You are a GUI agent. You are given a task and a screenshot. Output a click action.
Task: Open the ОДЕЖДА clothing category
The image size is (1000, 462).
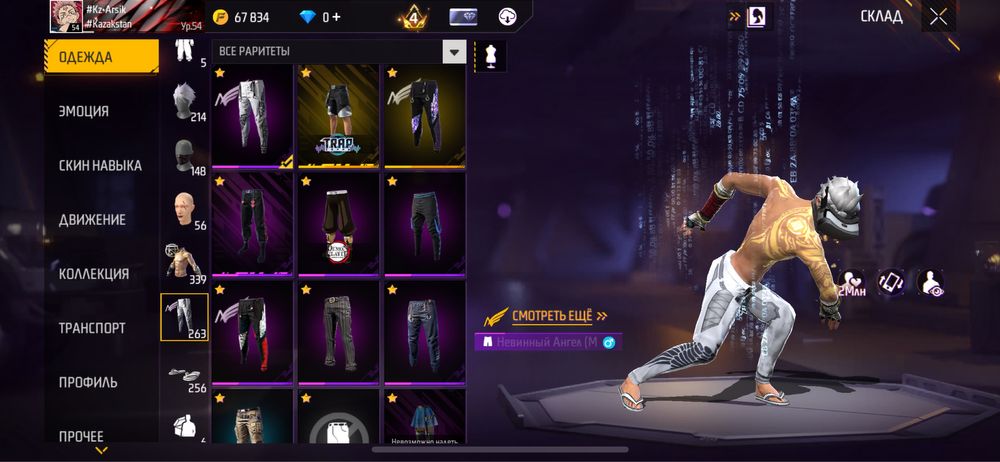tap(101, 57)
